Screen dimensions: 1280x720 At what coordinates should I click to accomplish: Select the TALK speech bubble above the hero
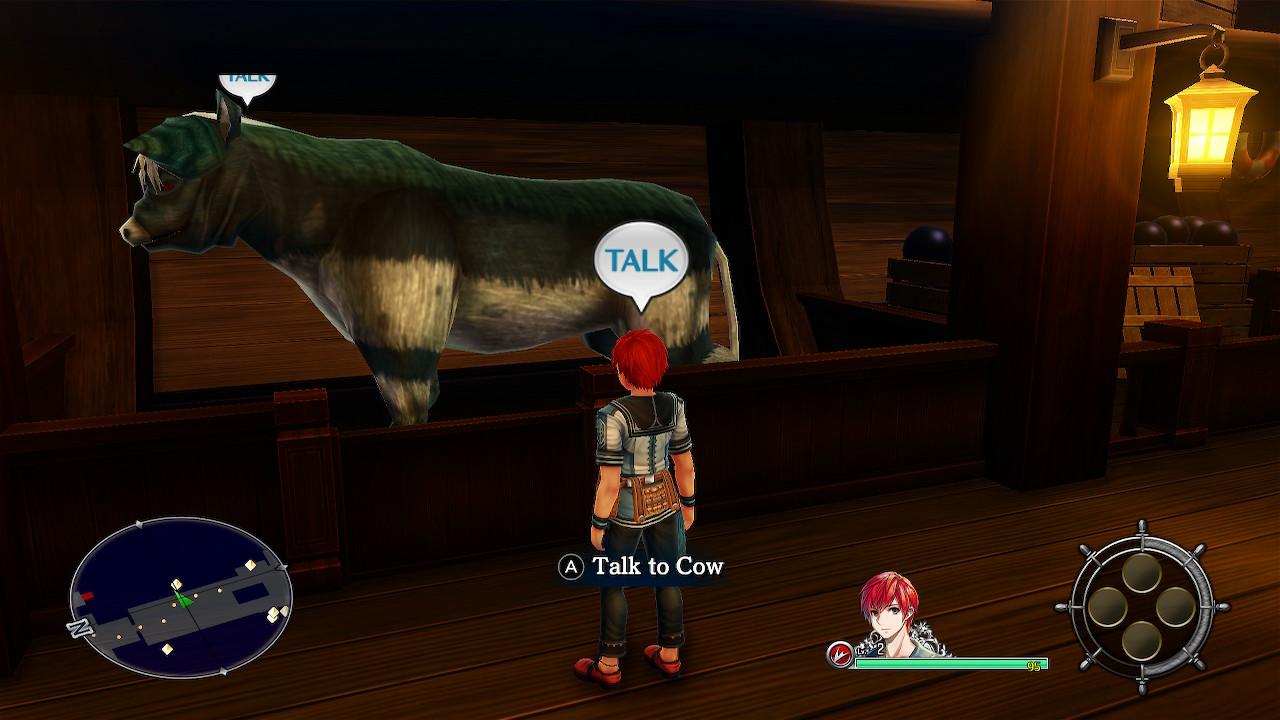point(641,260)
